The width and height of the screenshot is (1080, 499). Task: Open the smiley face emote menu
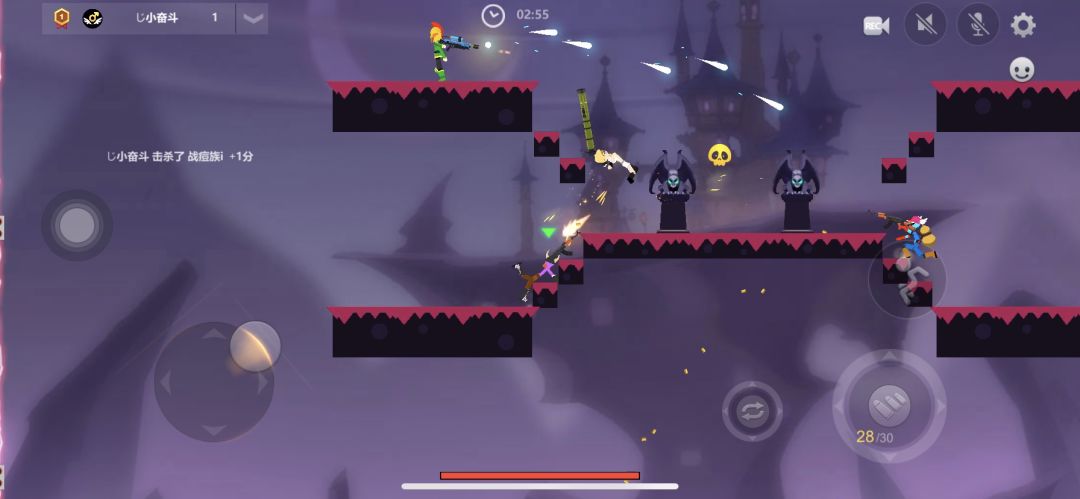pos(1021,69)
